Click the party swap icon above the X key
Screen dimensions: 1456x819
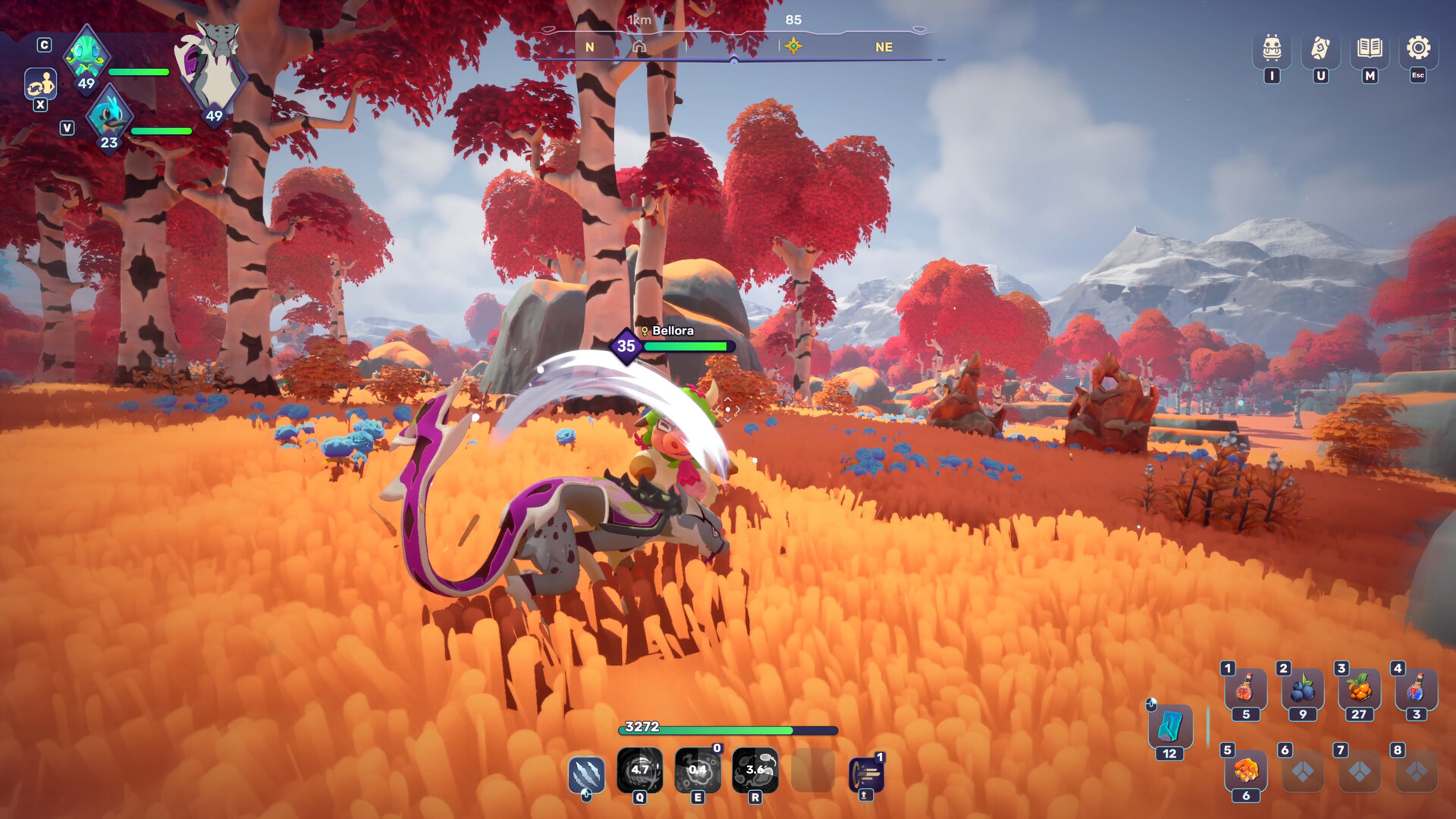pos(42,85)
